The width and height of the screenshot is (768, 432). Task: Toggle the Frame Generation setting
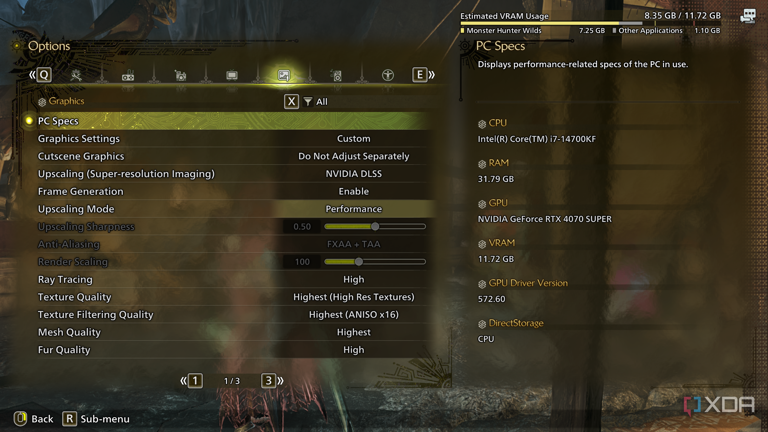coord(353,191)
